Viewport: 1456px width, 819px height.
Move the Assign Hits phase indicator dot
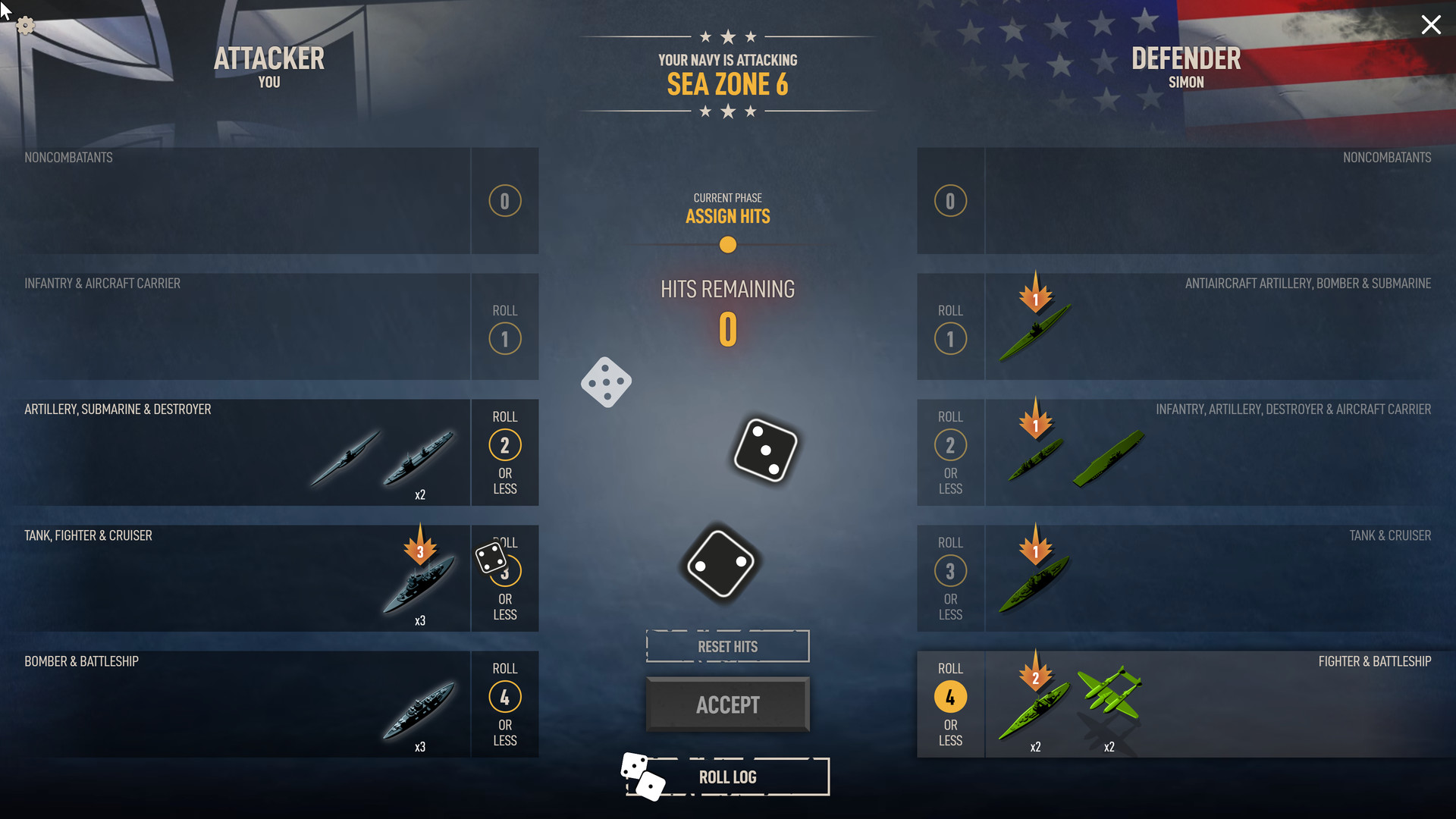[727, 245]
